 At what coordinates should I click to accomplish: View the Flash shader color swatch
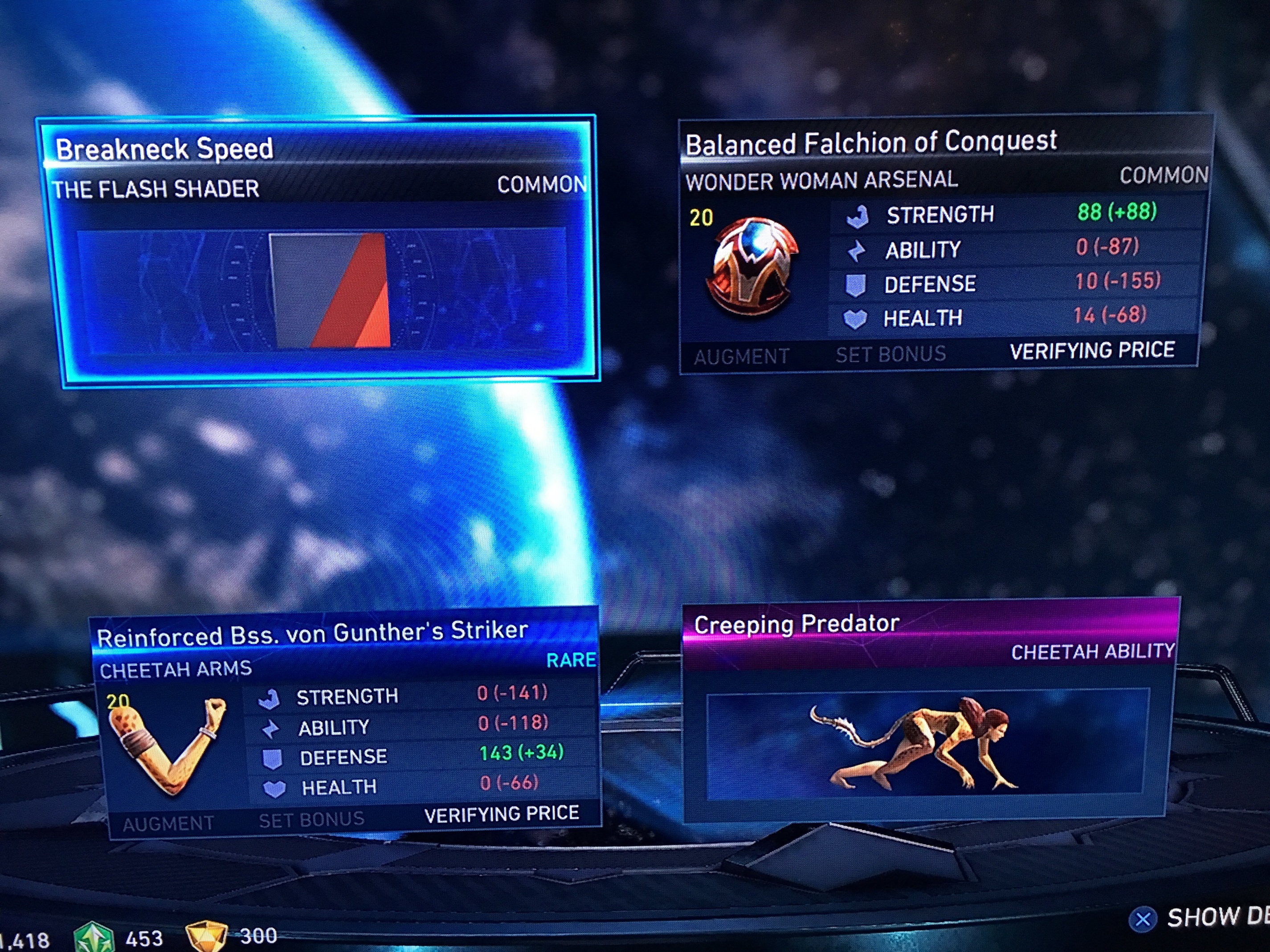click(330, 290)
